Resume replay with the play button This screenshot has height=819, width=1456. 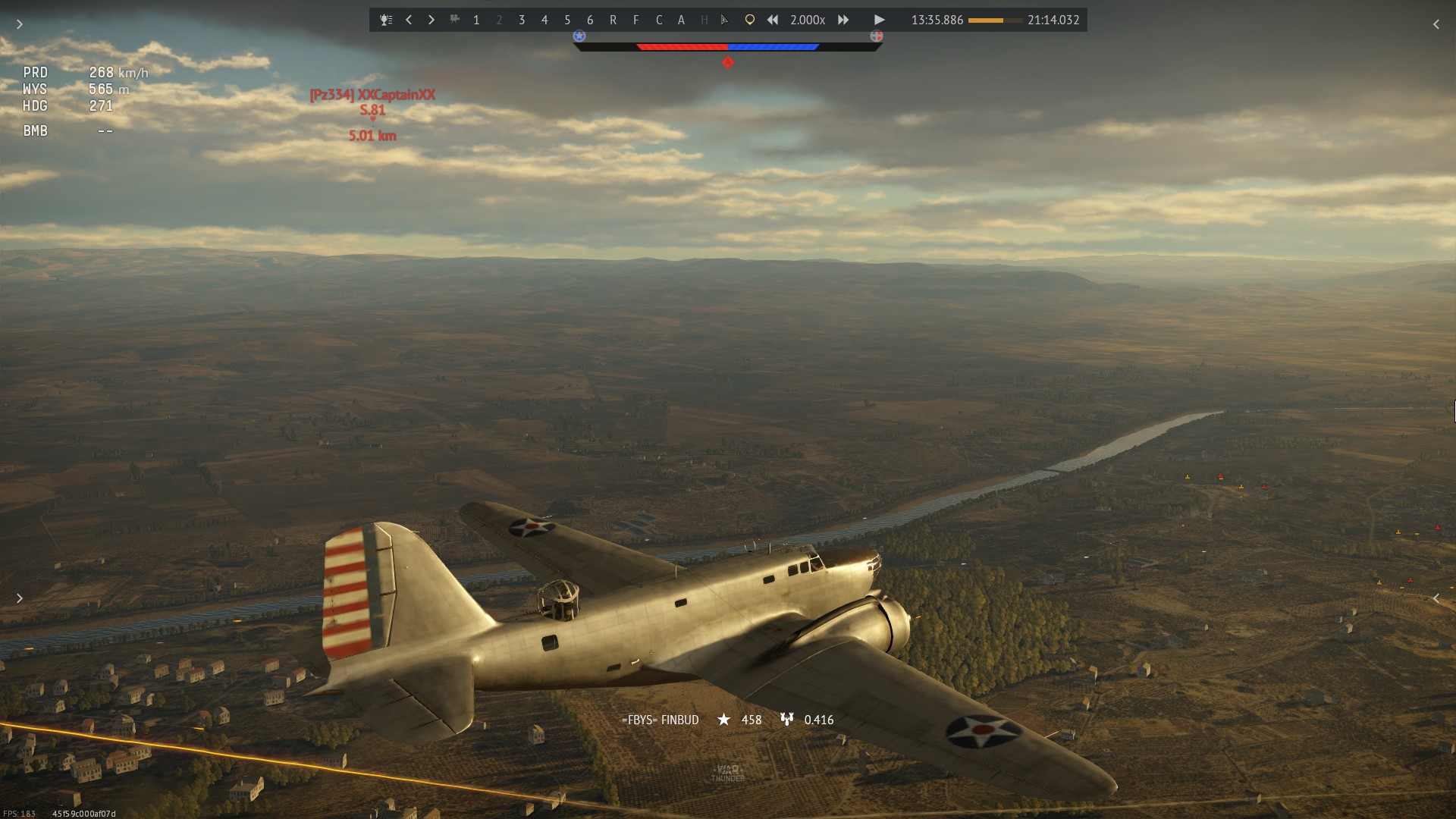(x=879, y=20)
